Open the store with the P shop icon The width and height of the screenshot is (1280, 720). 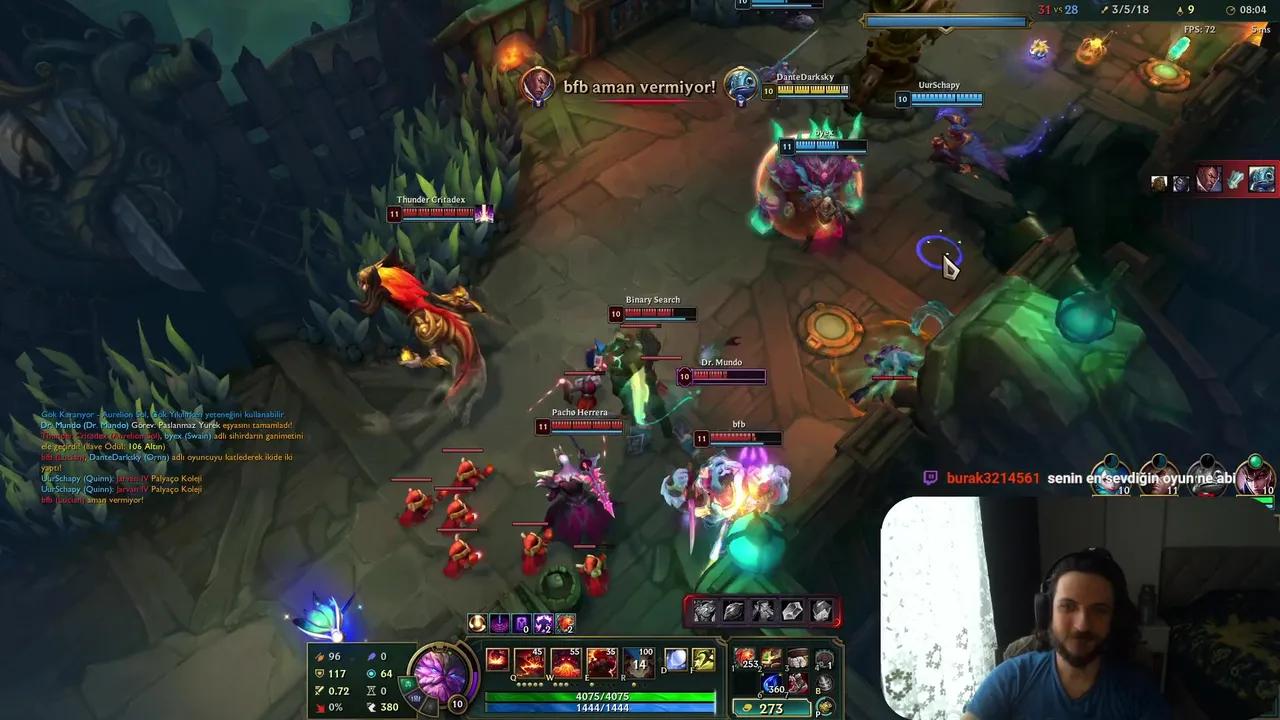tap(824, 707)
